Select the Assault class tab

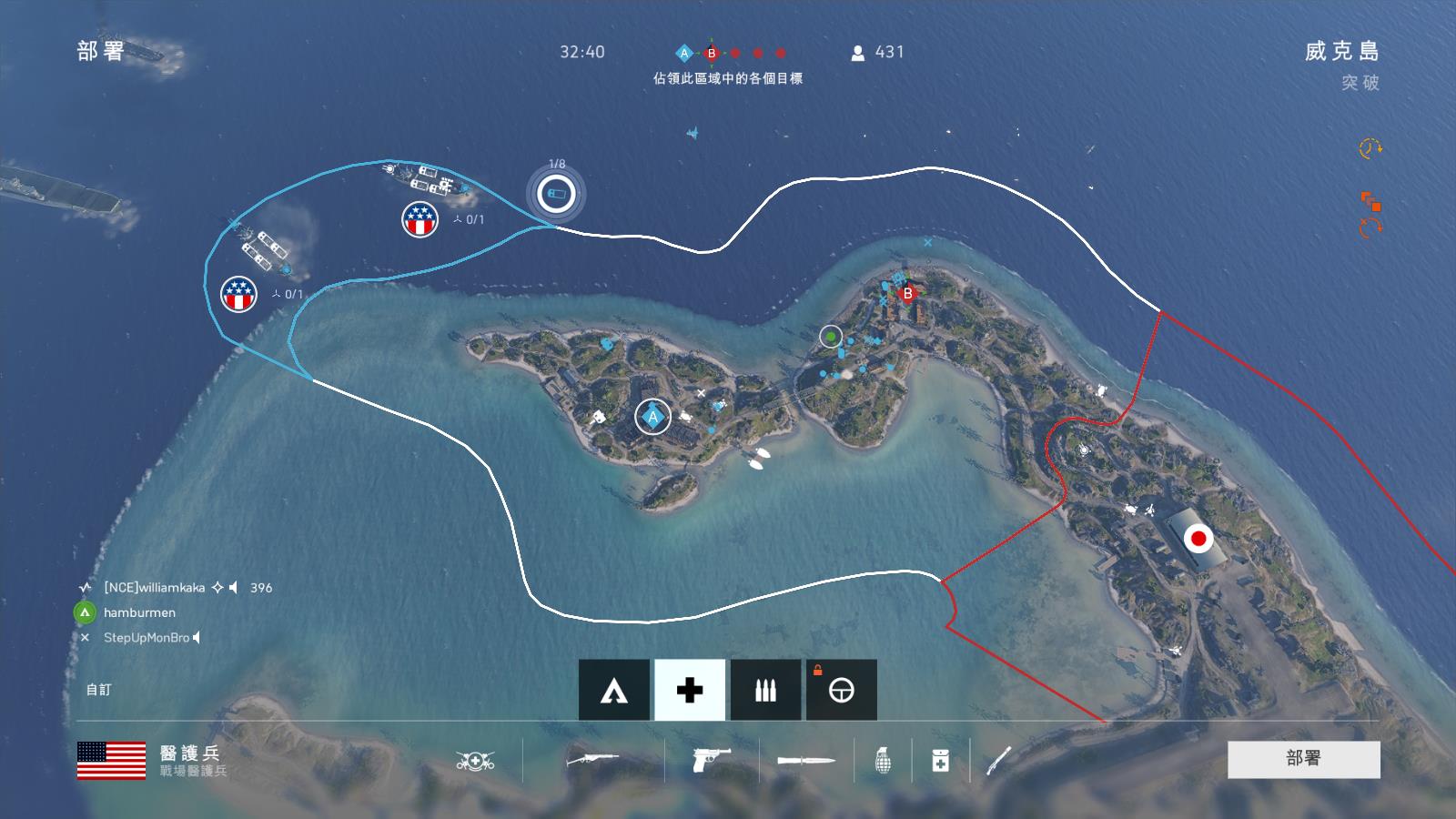(614, 690)
